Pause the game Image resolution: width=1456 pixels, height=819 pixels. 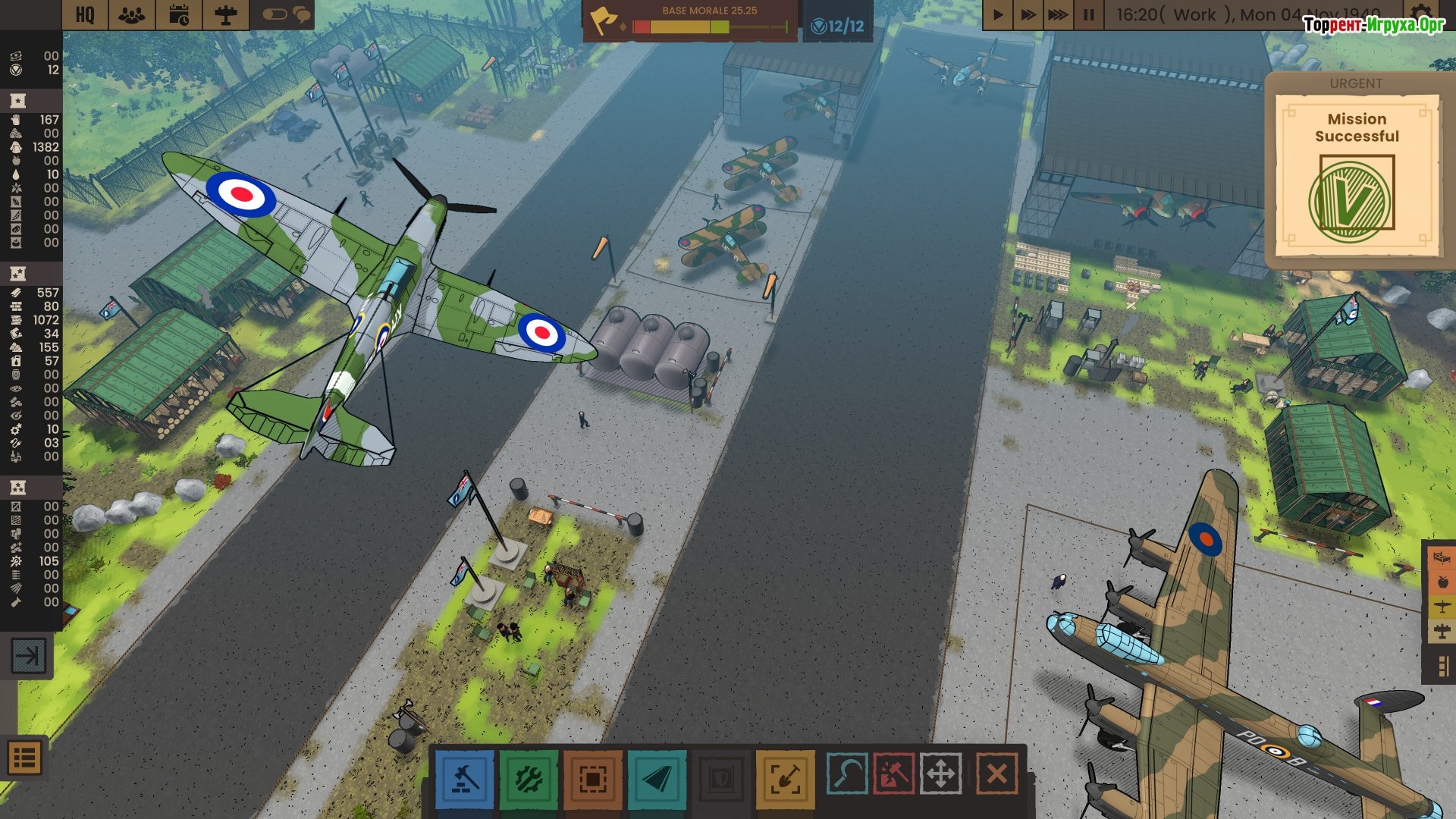click(x=1088, y=14)
